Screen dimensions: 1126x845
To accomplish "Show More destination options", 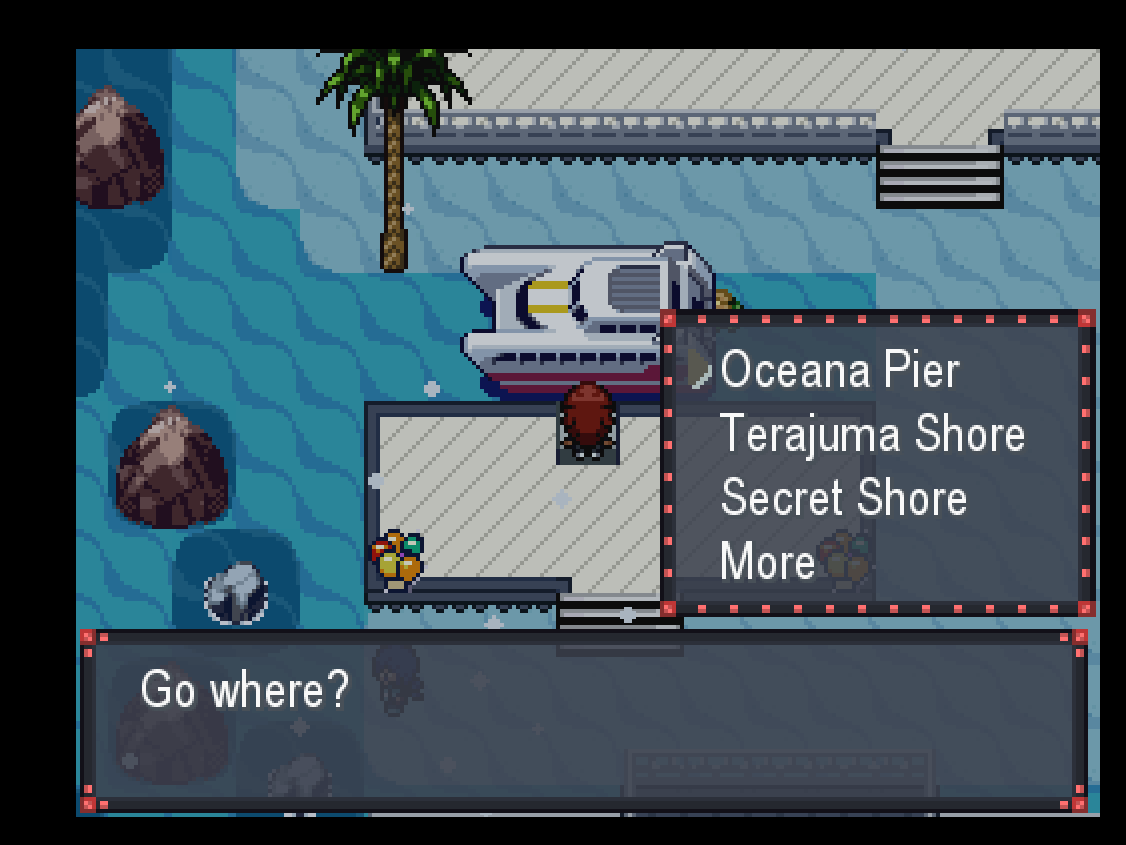I will coord(767,562).
